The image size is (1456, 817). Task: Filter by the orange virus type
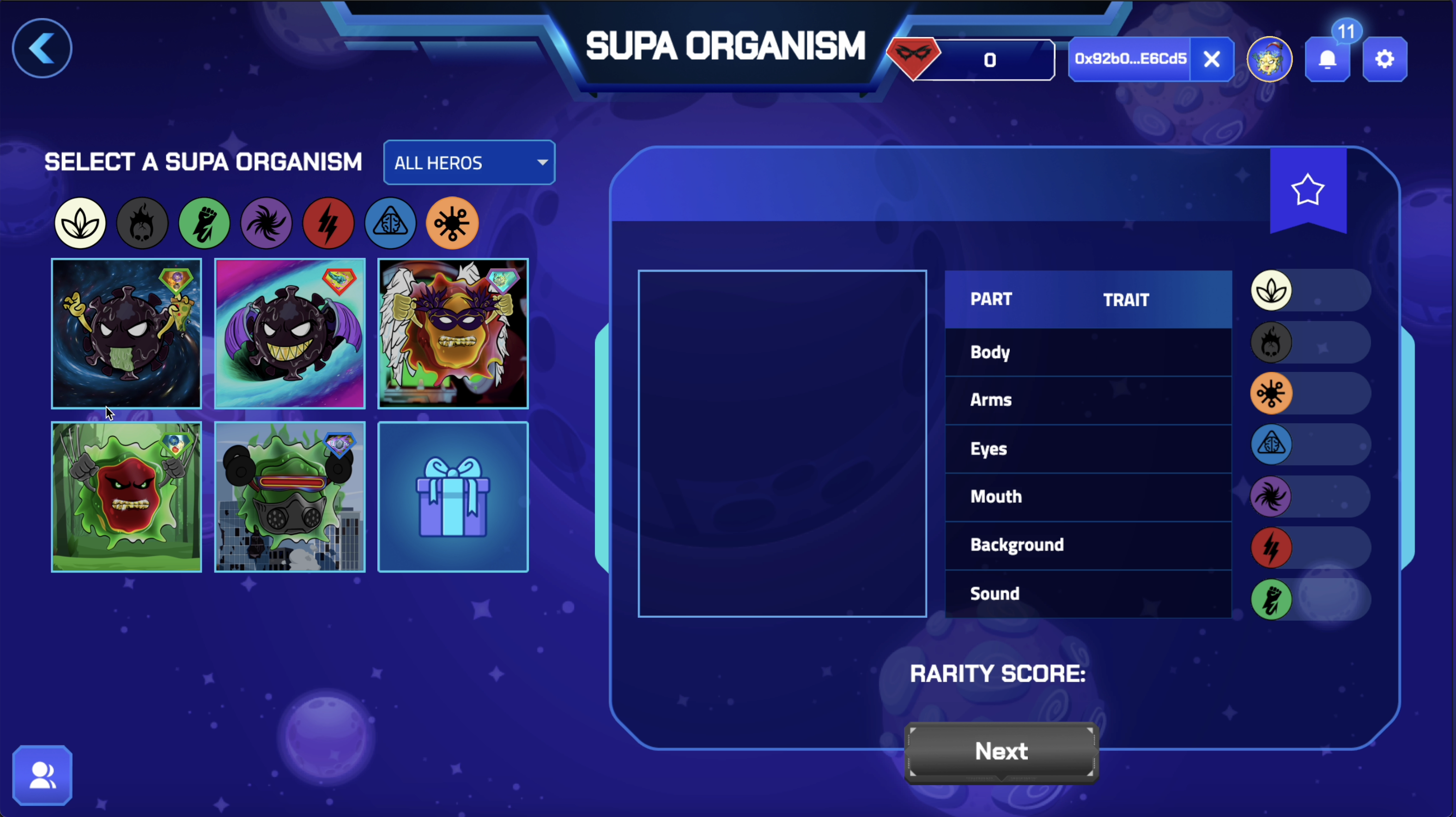(452, 223)
